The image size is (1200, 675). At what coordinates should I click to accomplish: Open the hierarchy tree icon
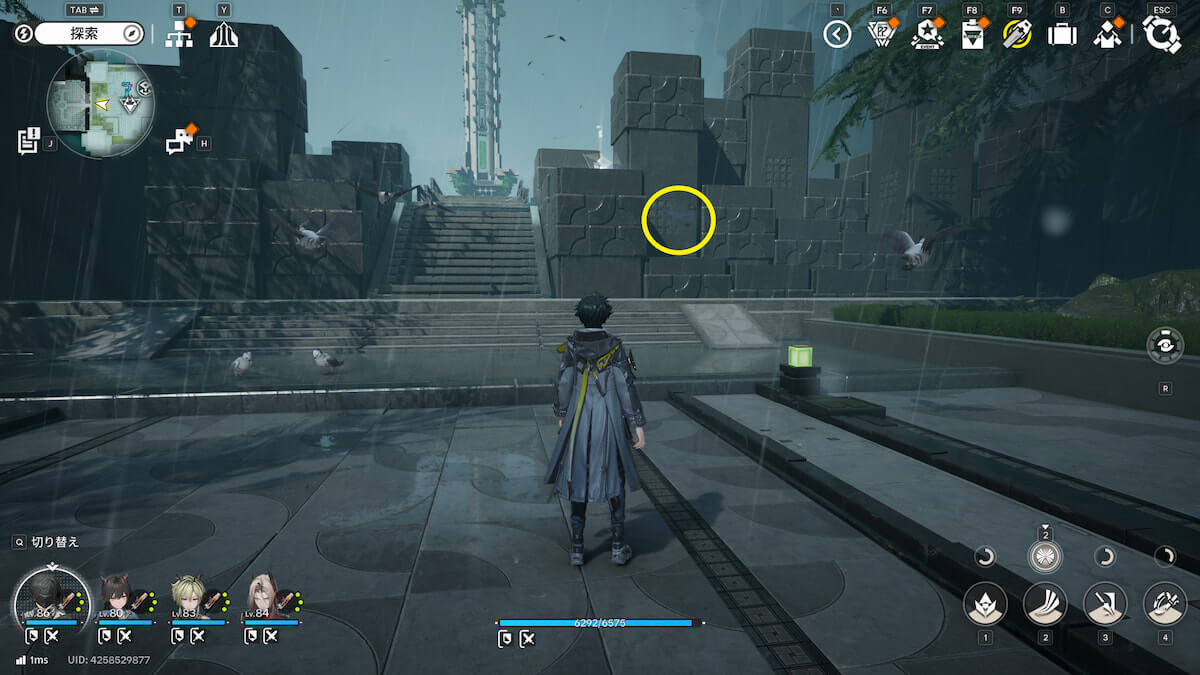tap(179, 34)
